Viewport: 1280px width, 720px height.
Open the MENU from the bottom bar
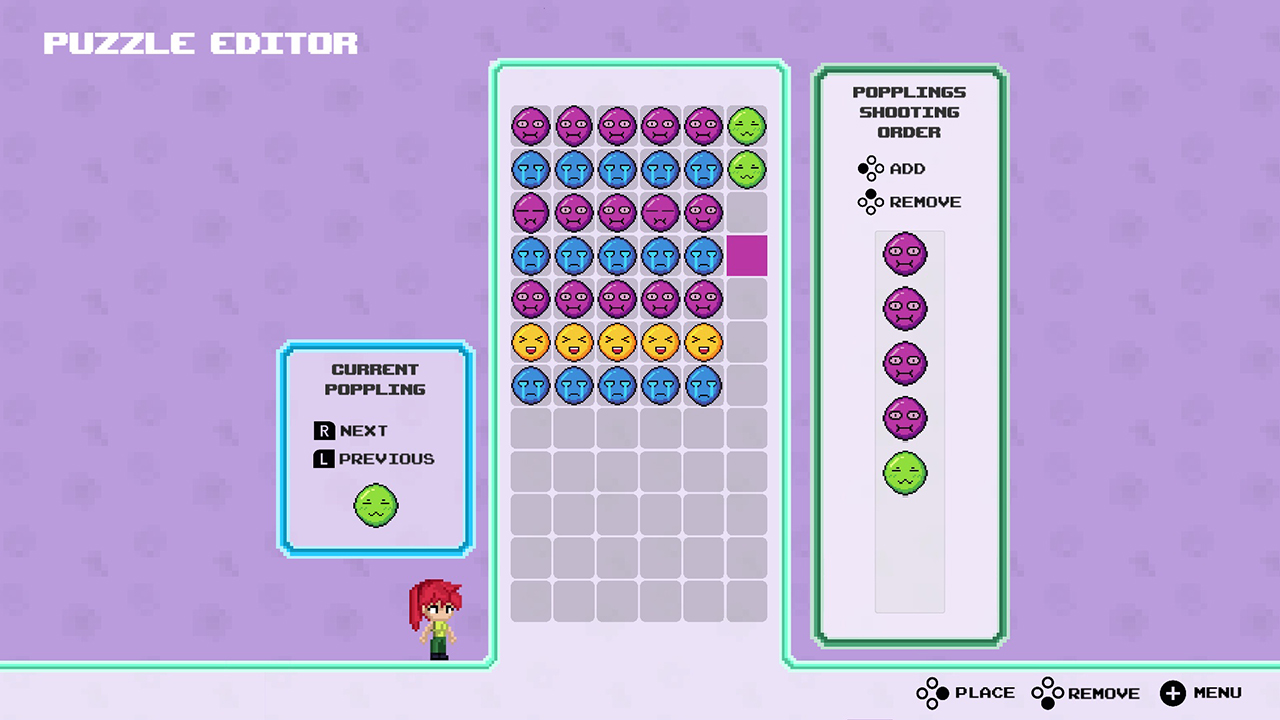coord(1200,692)
